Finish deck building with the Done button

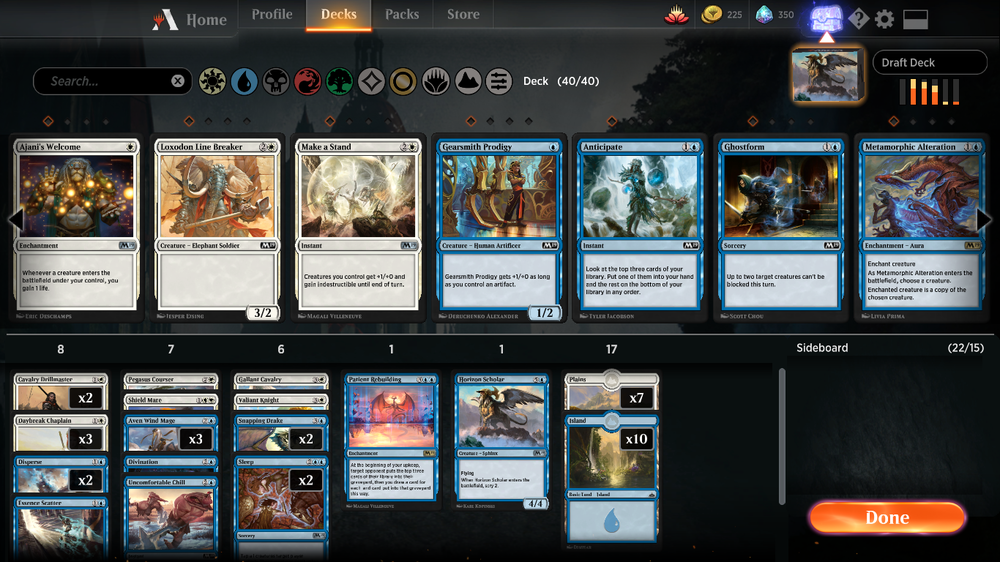887,517
